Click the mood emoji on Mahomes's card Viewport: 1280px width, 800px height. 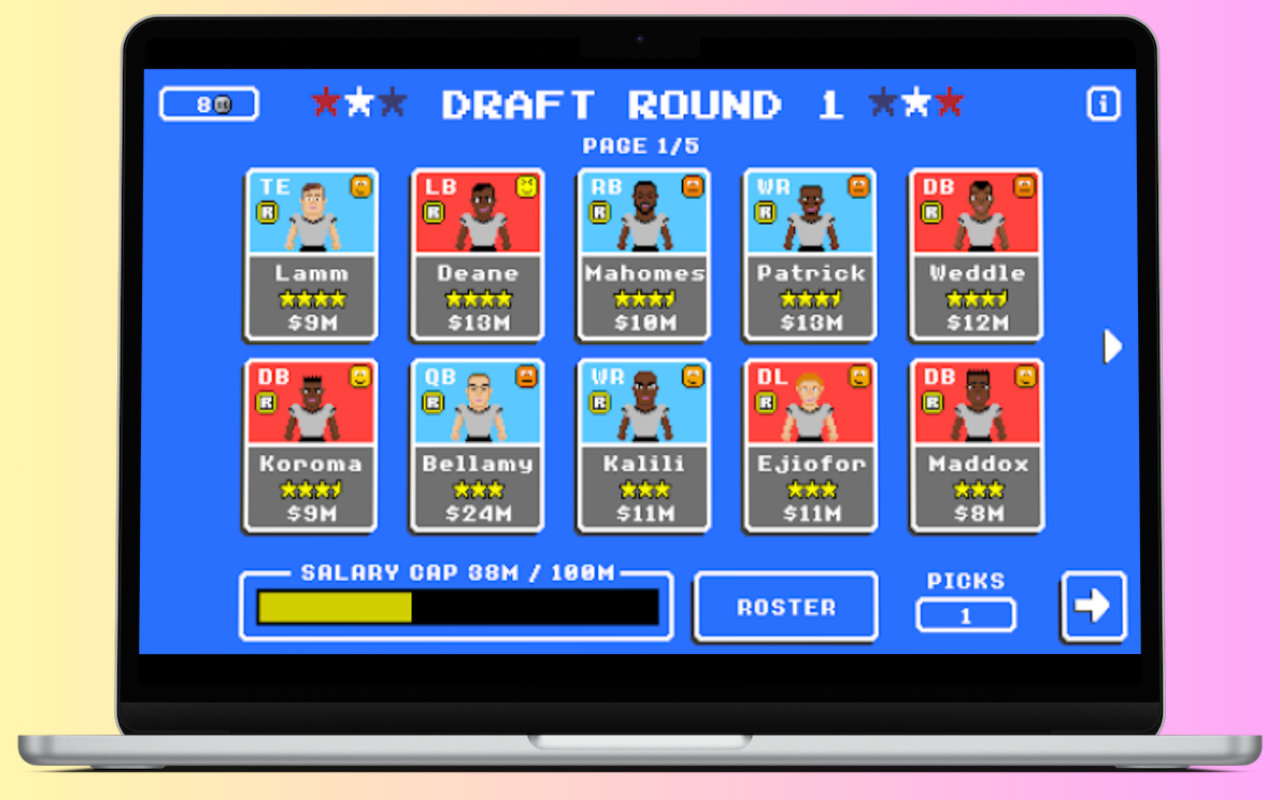[693, 186]
